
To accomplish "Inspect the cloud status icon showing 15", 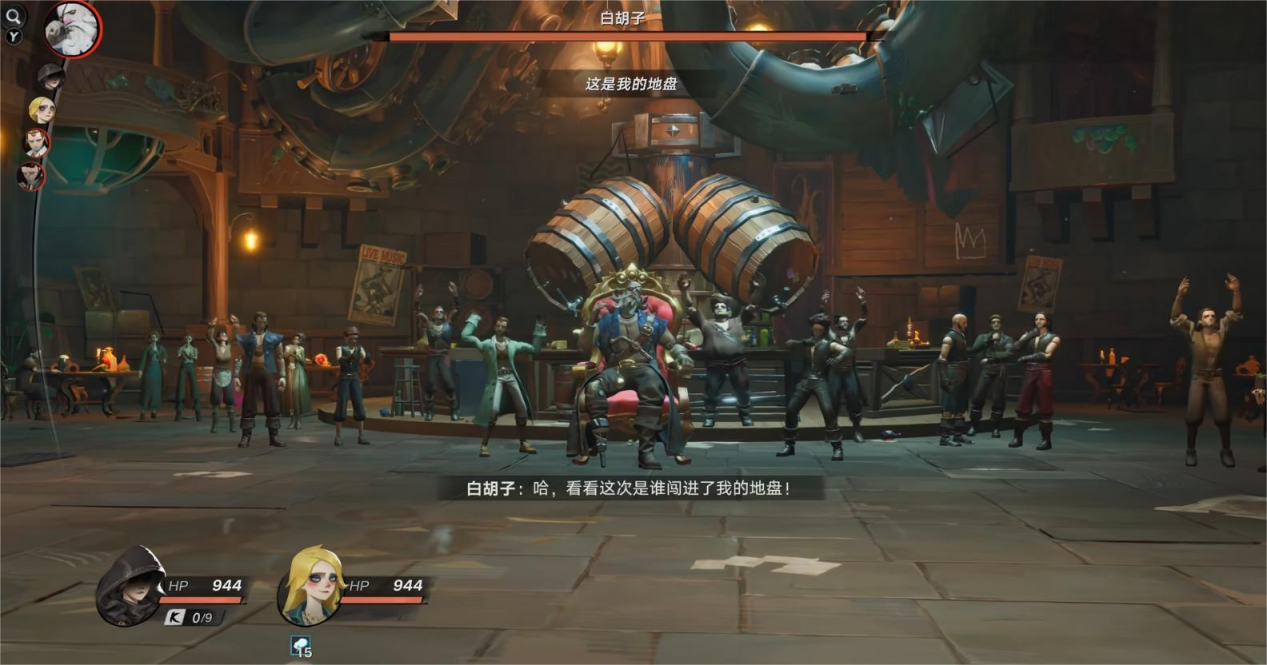I will [x=300, y=645].
